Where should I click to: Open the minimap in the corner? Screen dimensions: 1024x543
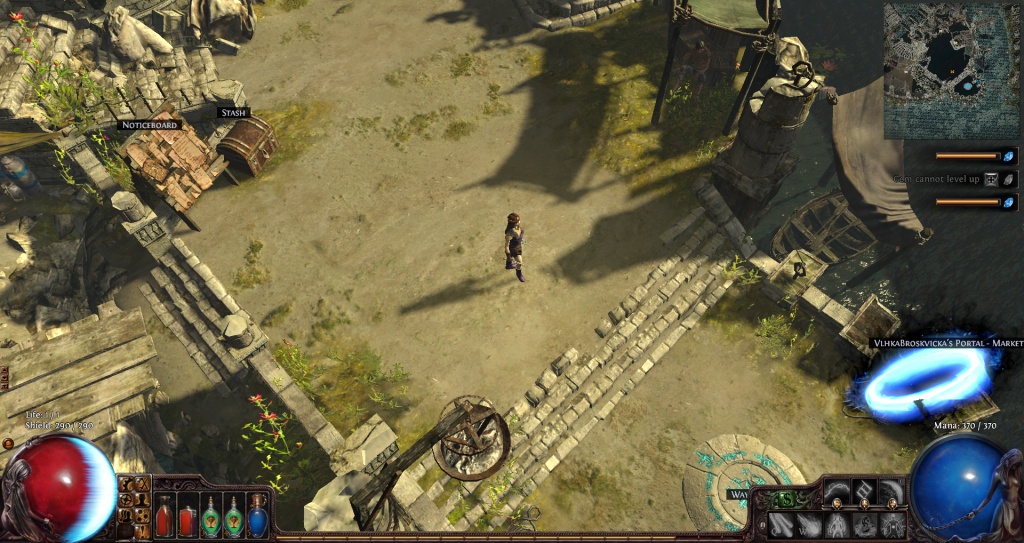pyautogui.click(x=951, y=70)
